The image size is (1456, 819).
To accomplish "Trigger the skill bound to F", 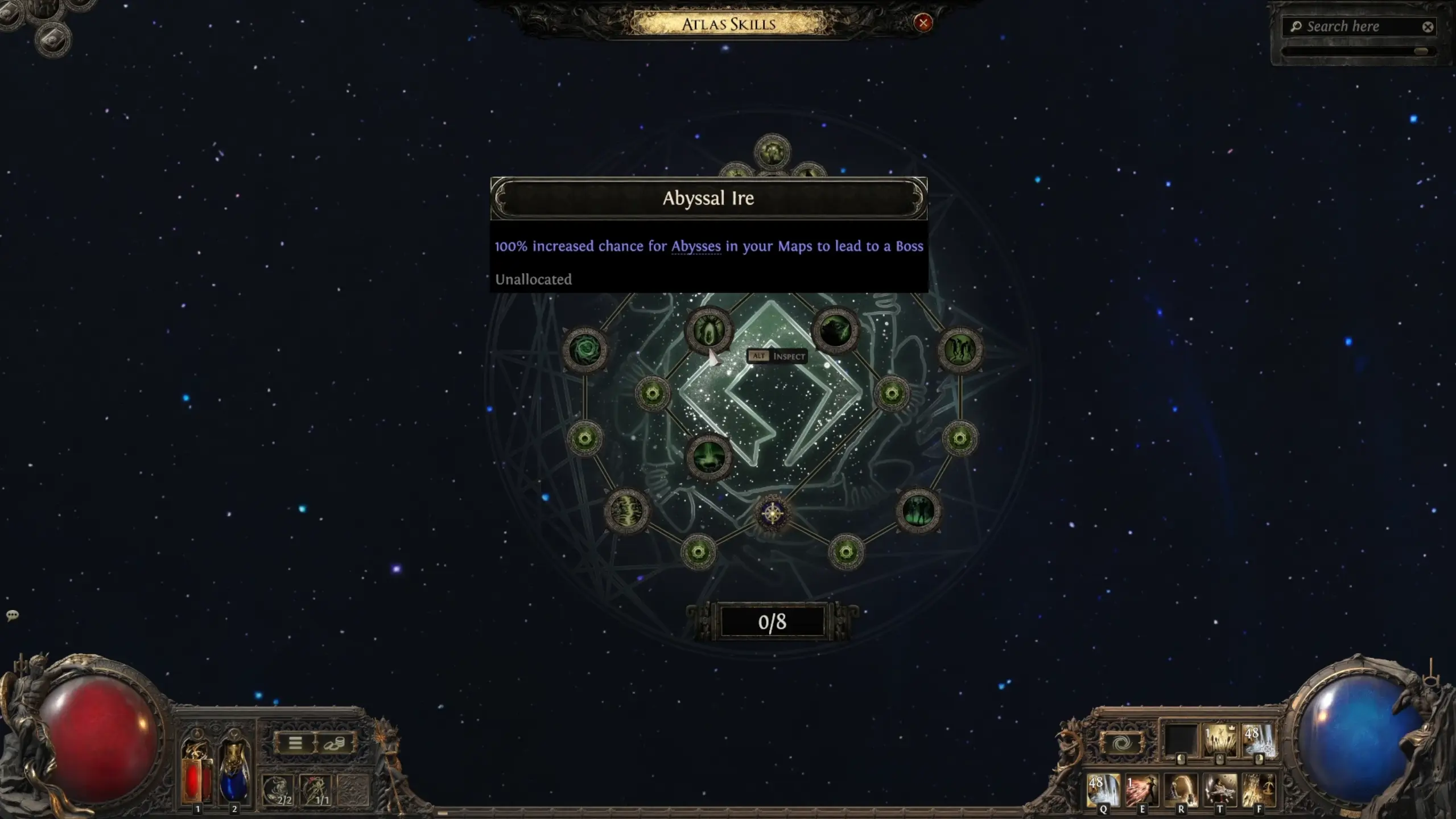I will coord(1259,789).
